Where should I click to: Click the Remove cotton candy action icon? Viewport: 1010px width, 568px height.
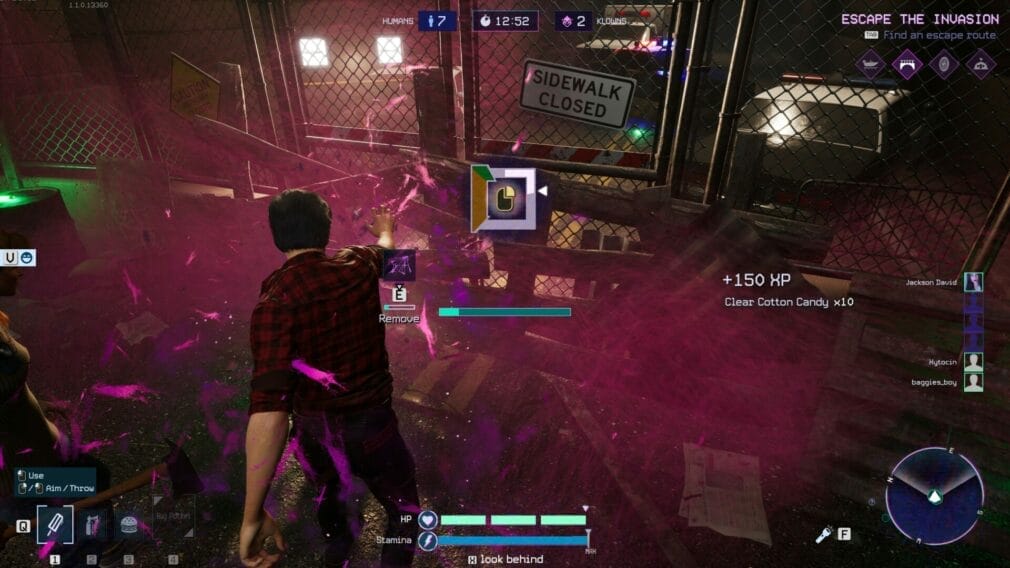click(399, 265)
